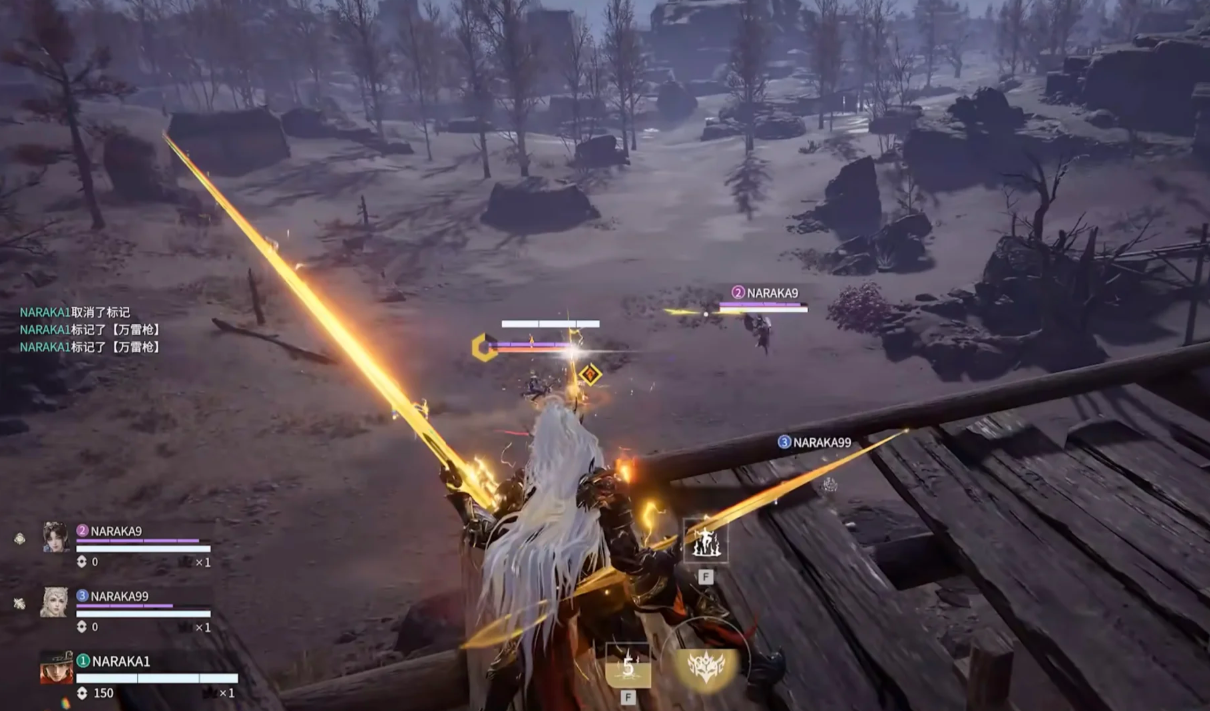Image resolution: width=1210 pixels, height=711 pixels.
Task: Click NARAKA1's own player portrait
Action: click(x=56, y=667)
